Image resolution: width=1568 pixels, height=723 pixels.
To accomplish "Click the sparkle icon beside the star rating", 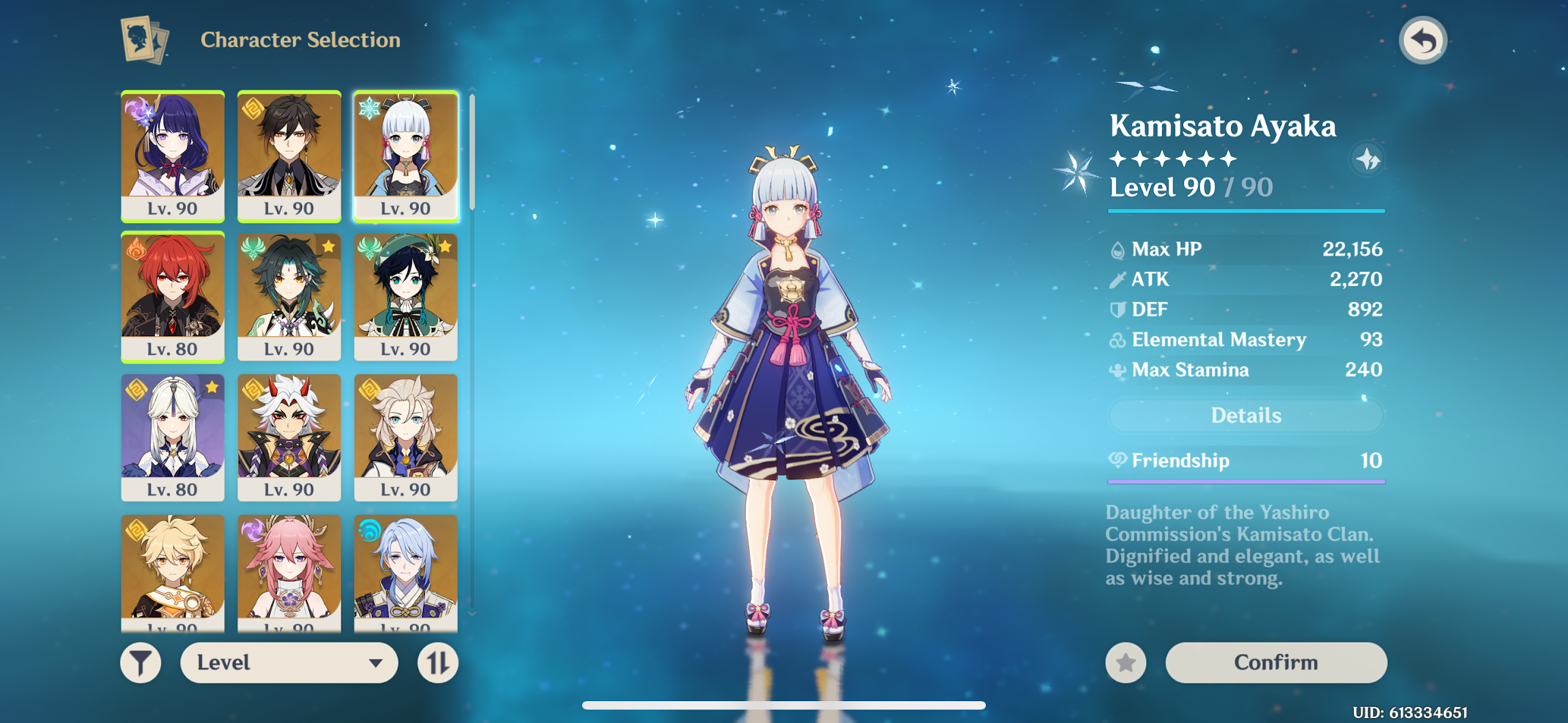I will point(1367,160).
